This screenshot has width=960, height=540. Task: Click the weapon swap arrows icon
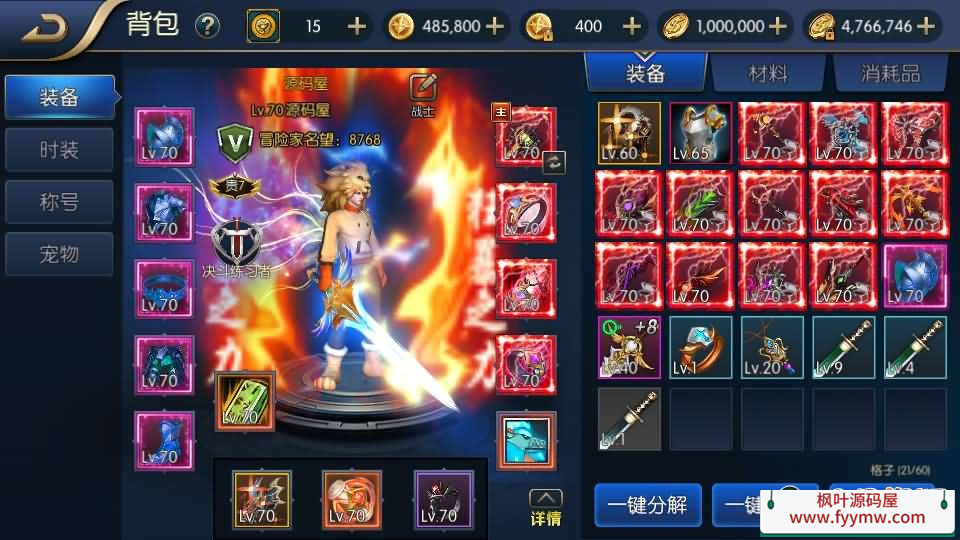[x=554, y=162]
